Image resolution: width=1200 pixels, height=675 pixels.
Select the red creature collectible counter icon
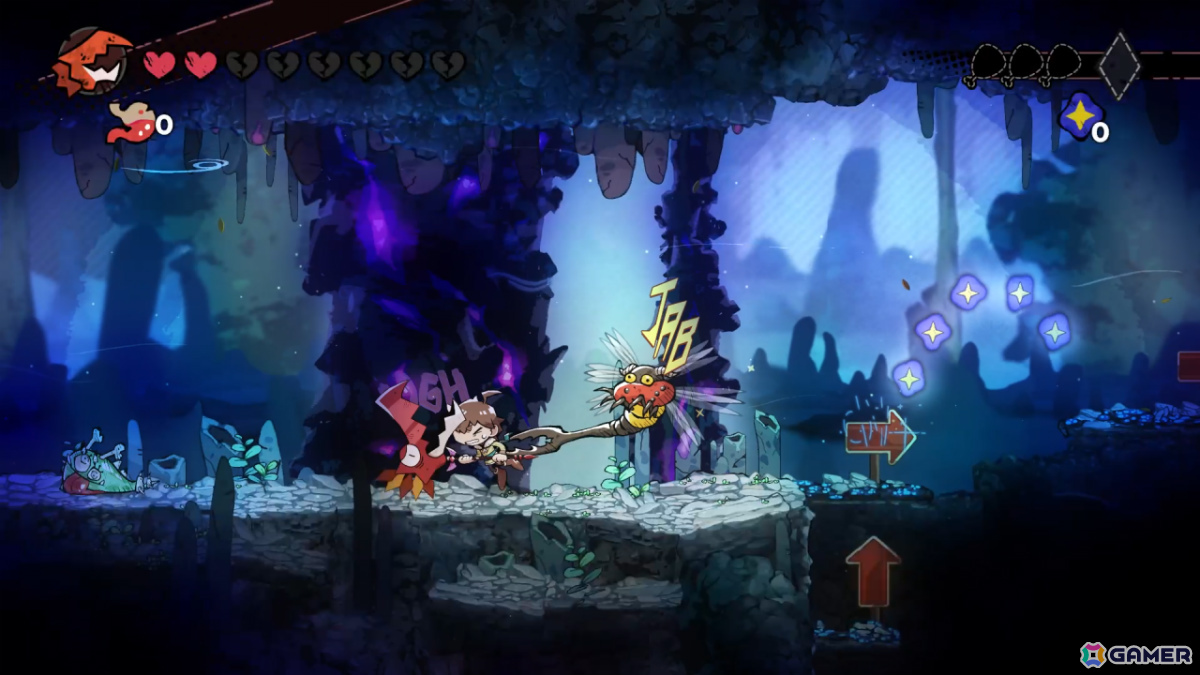point(130,123)
